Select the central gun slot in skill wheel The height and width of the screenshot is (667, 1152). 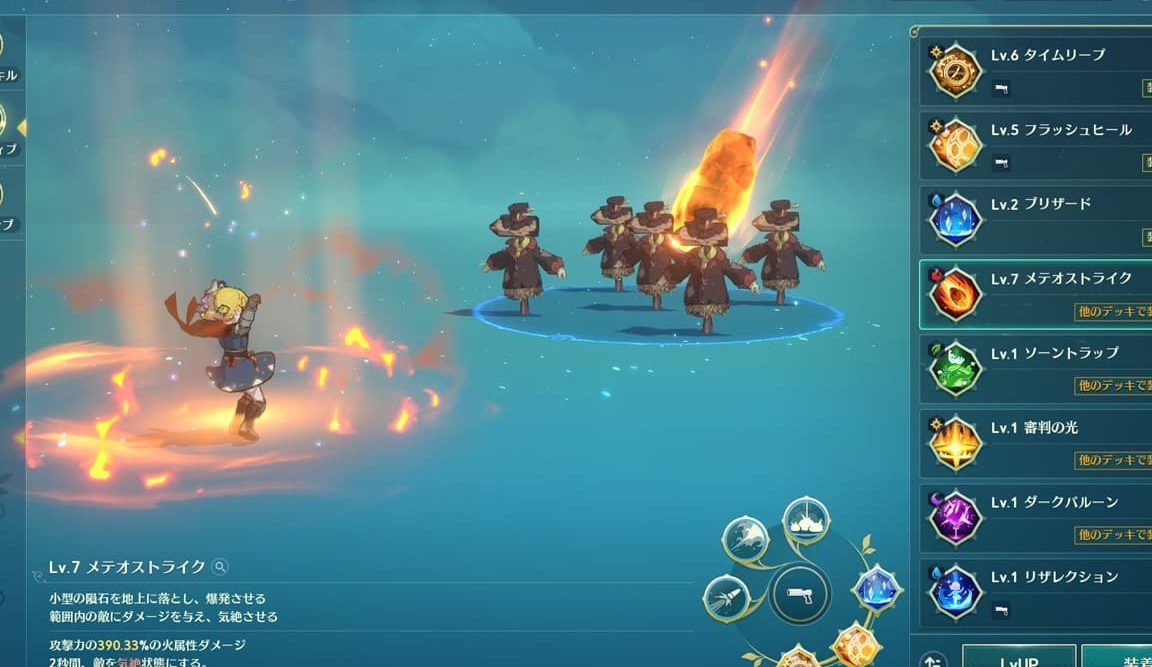(x=800, y=595)
